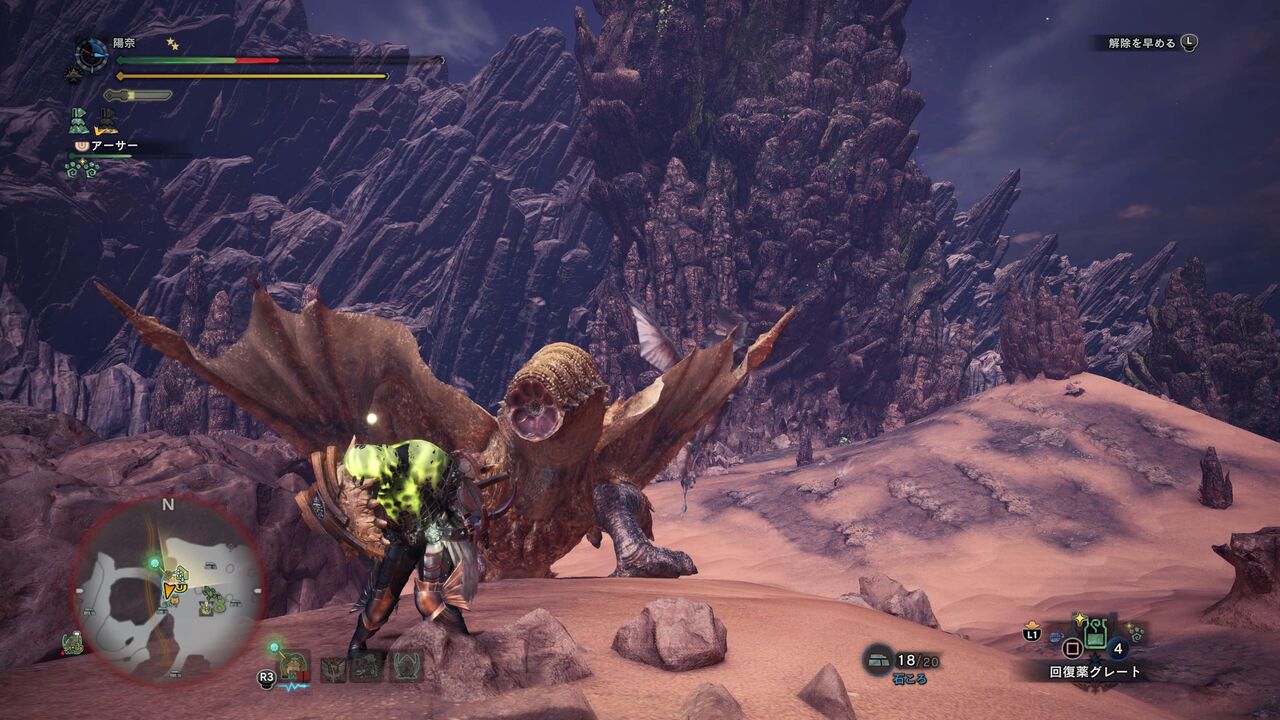The width and height of the screenshot is (1280, 720).
Task: Select the previous item left of the potion
Action: (x=1056, y=634)
